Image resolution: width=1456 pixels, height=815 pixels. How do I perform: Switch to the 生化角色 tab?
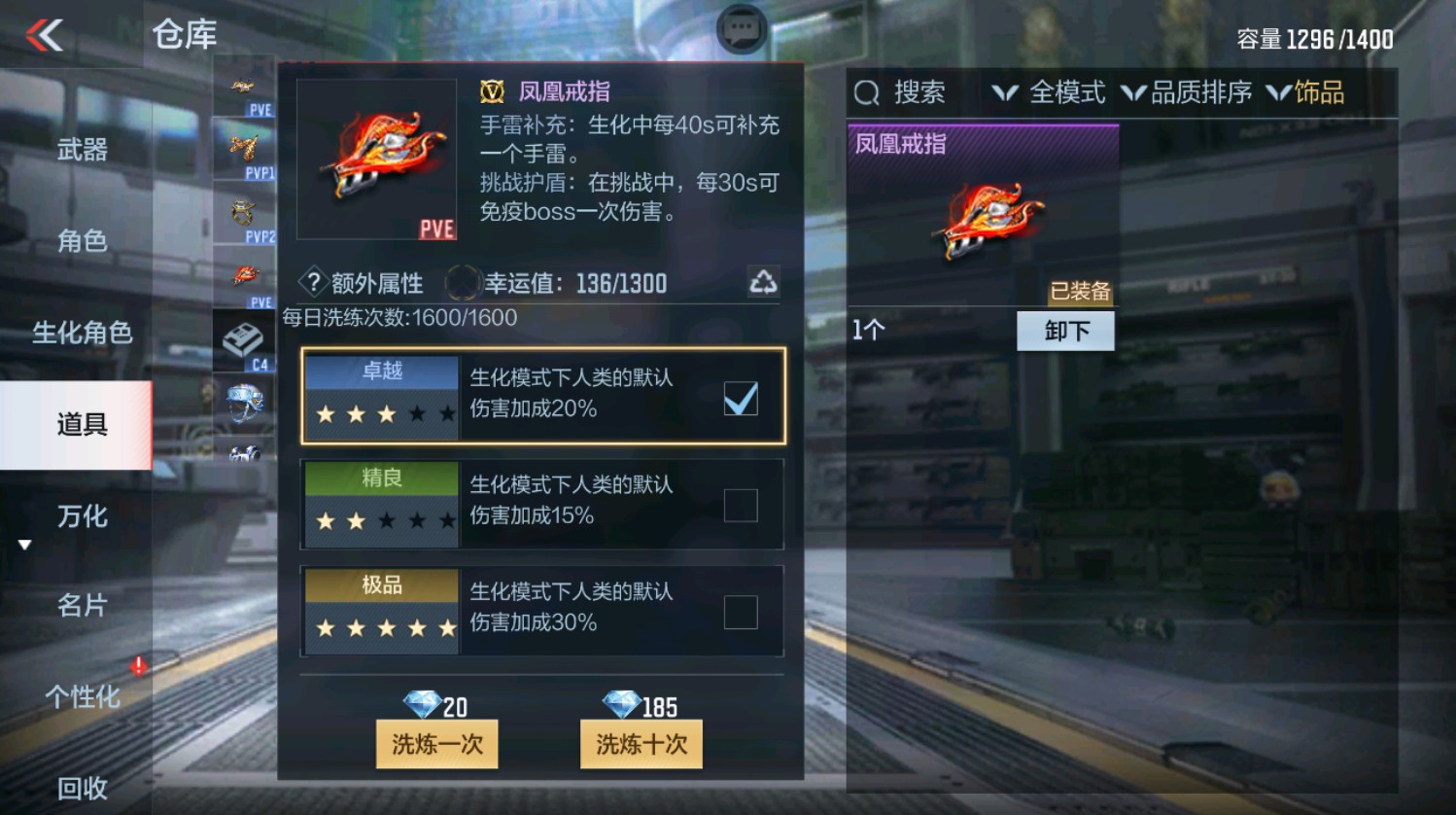(x=83, y=333)
